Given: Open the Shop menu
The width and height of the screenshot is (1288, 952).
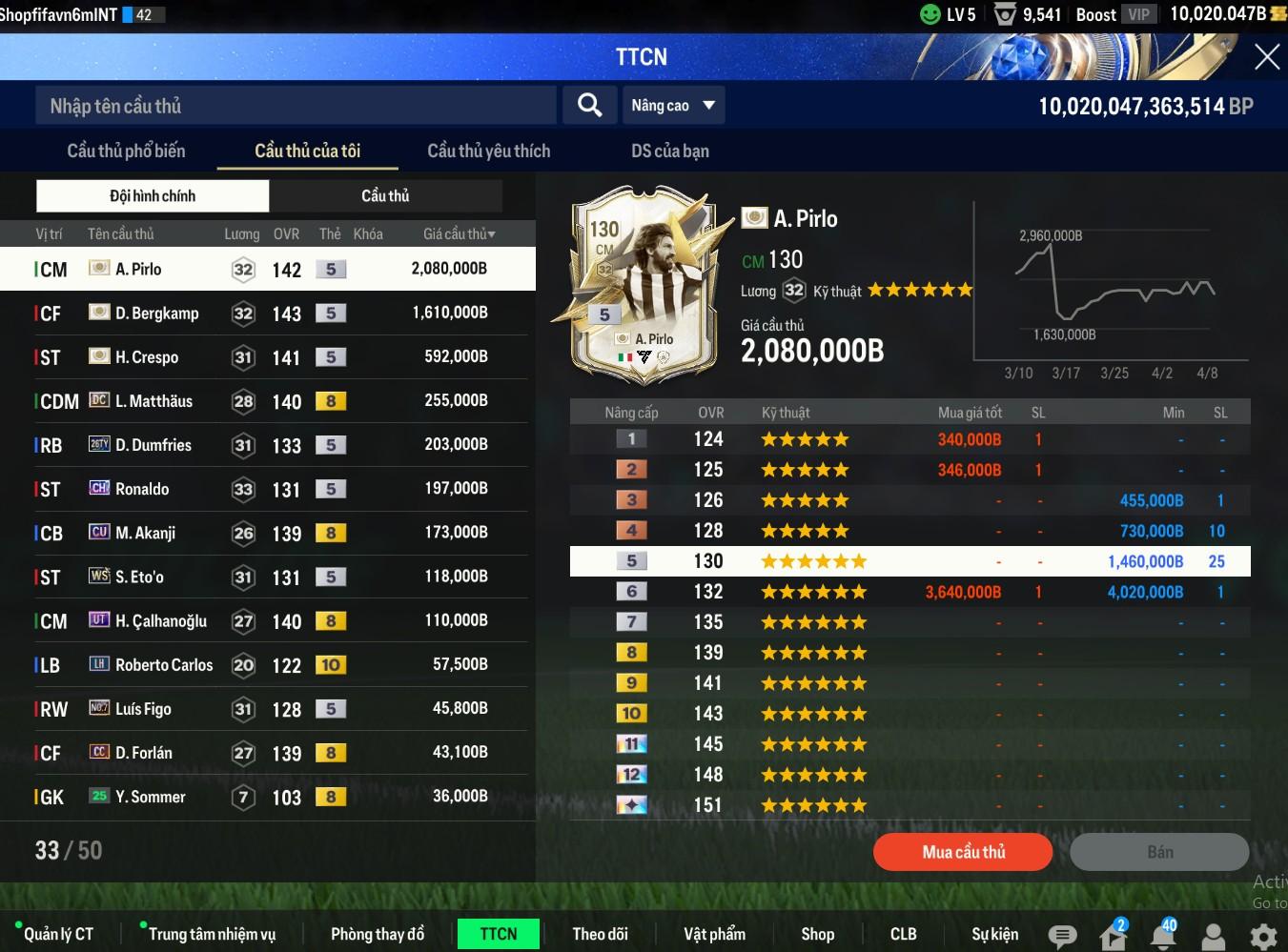Looking at the screenshot, I should (817, 934).
